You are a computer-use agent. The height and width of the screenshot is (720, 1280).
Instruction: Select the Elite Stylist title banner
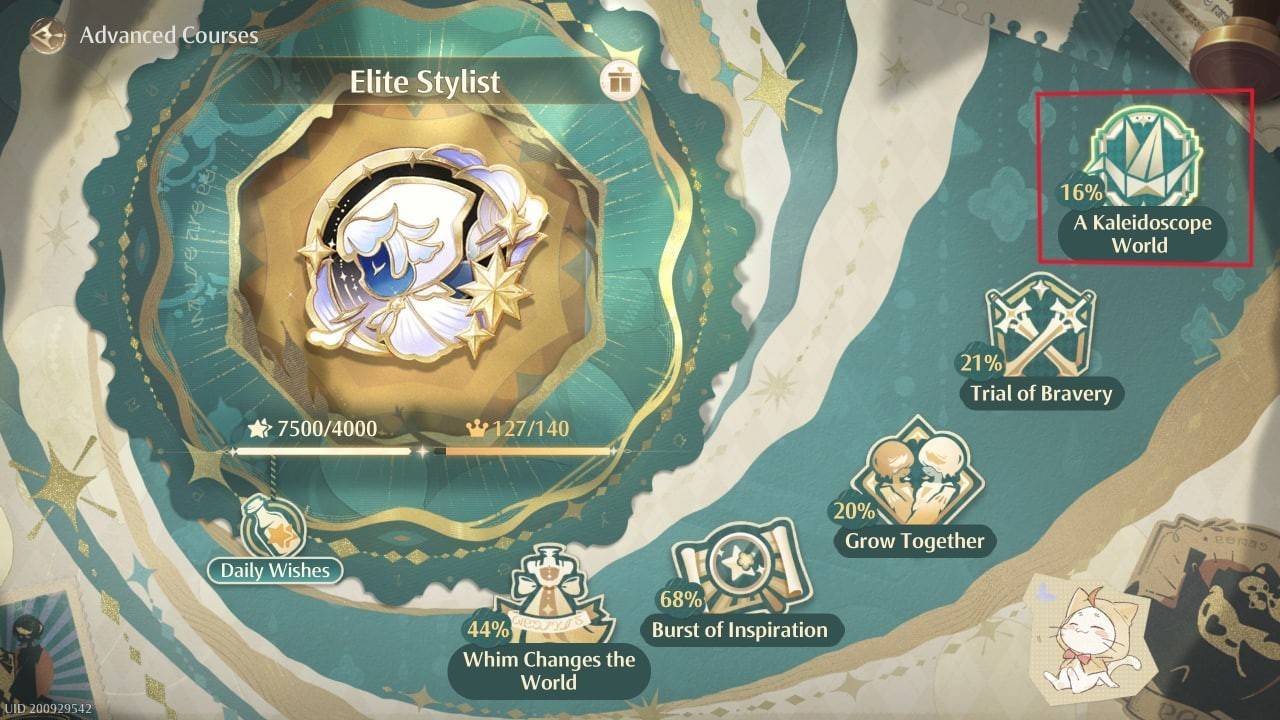pyautogui.click(x=427, y=83)
